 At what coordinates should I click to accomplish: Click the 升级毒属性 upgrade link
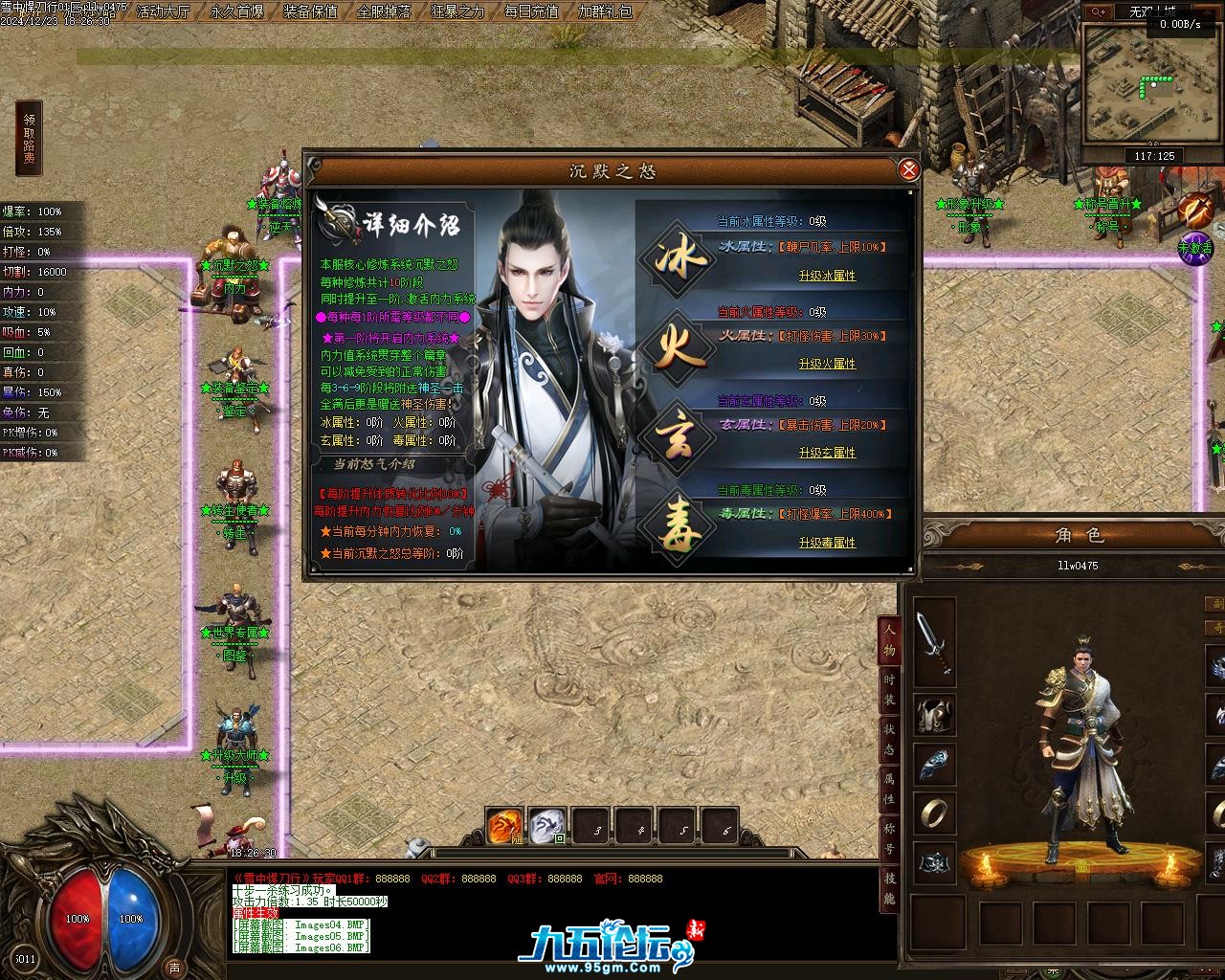pos(827,543)
